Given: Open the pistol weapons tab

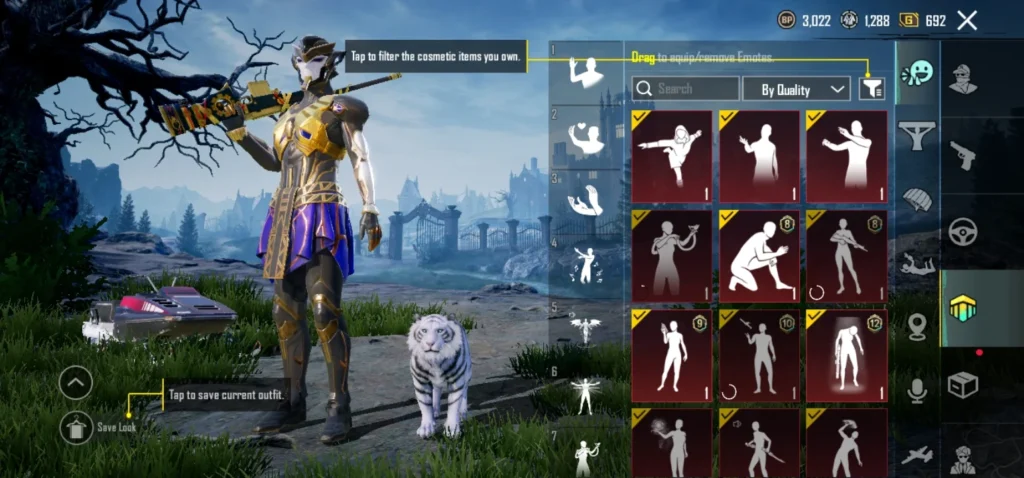Looking at the screenshot, I should [963, 155].
